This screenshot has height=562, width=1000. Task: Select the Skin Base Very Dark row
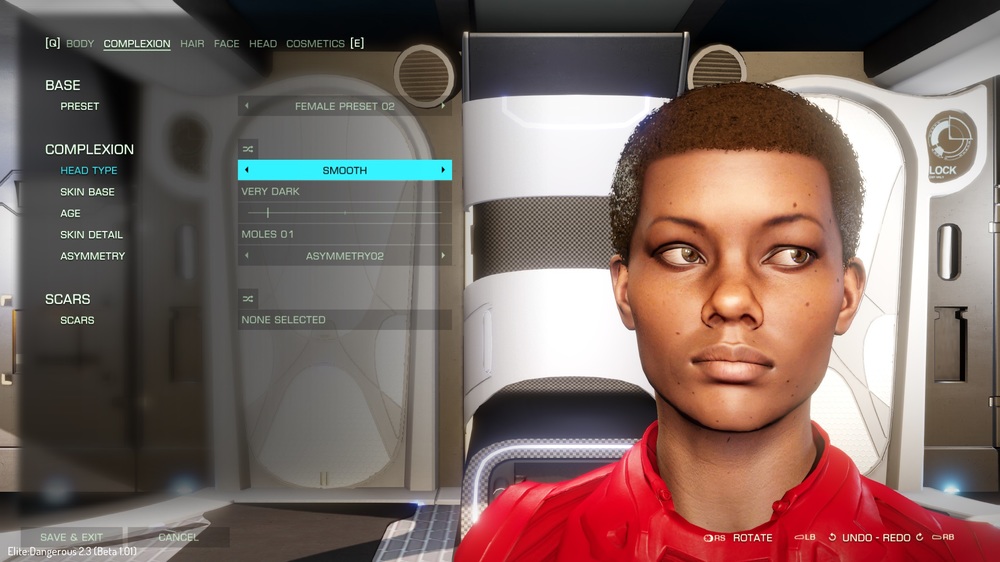coord(344,192)
